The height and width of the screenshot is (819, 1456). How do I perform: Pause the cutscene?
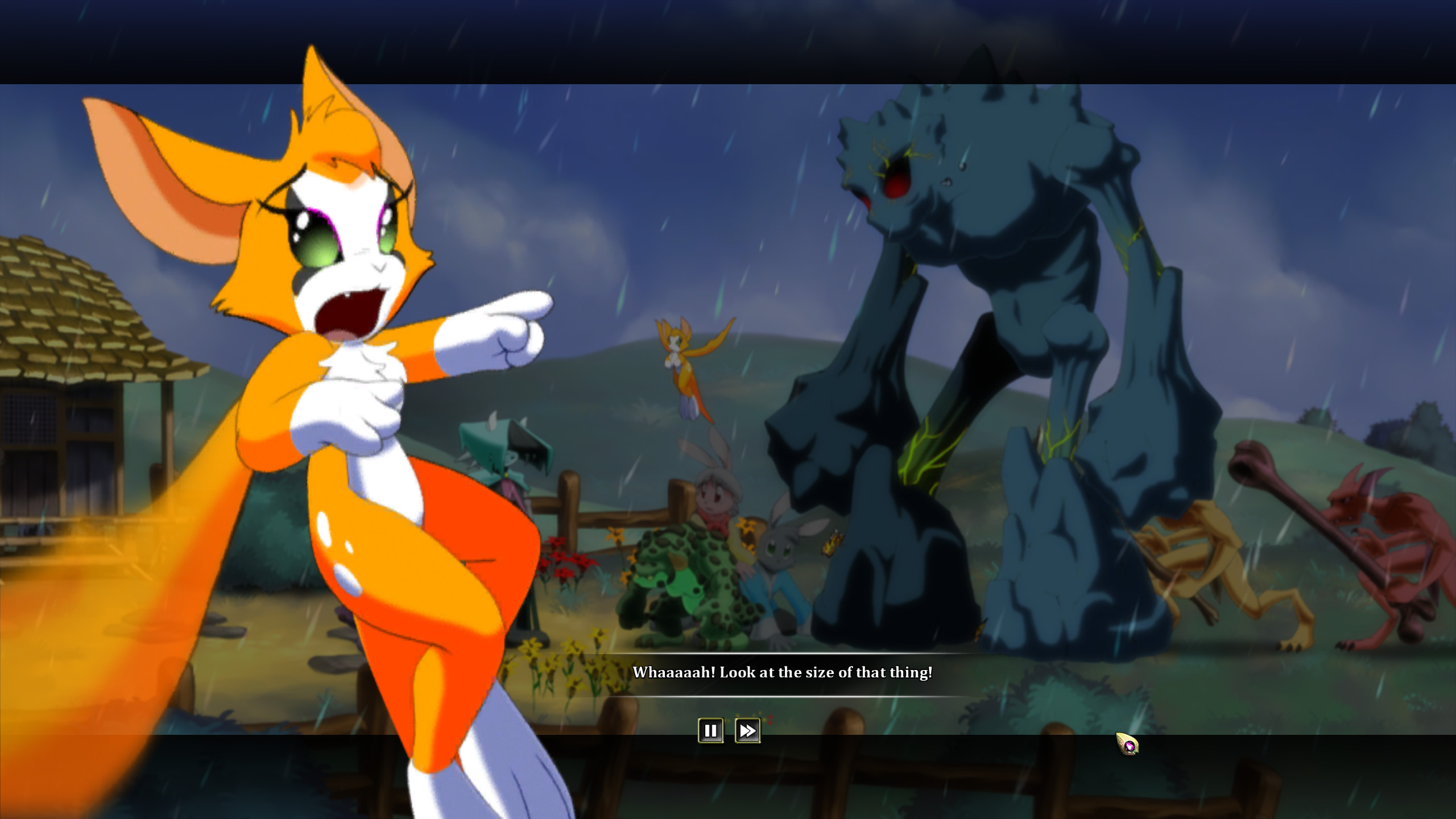click(x=710, y=731)
